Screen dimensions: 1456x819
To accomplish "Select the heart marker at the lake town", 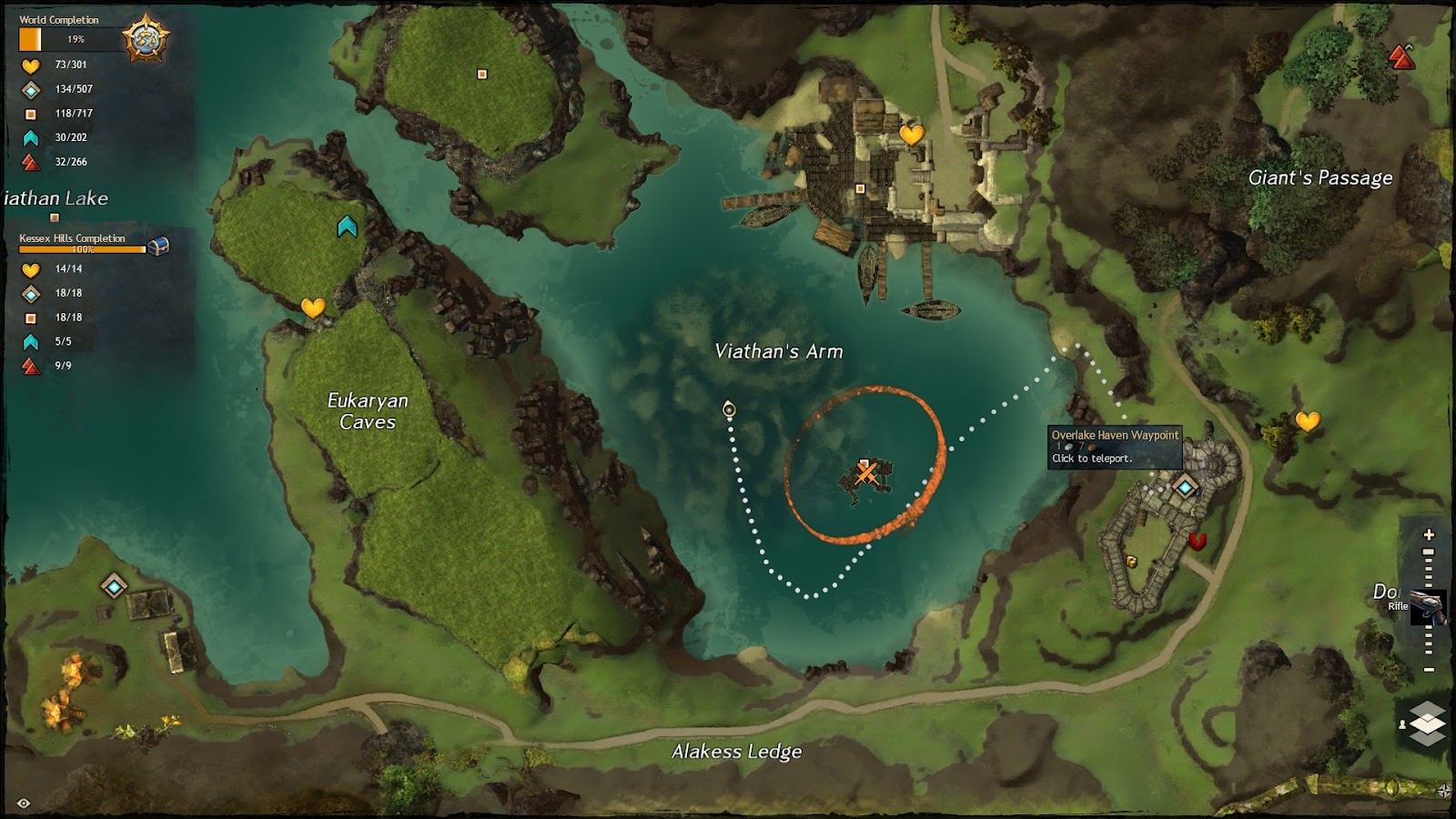I will 911,135.
